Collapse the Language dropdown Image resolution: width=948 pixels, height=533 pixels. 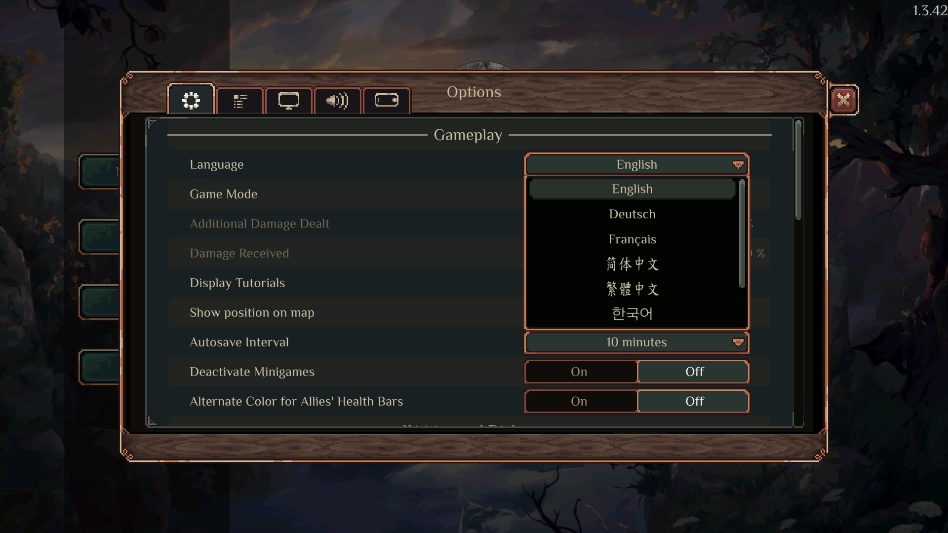[637, 165]
